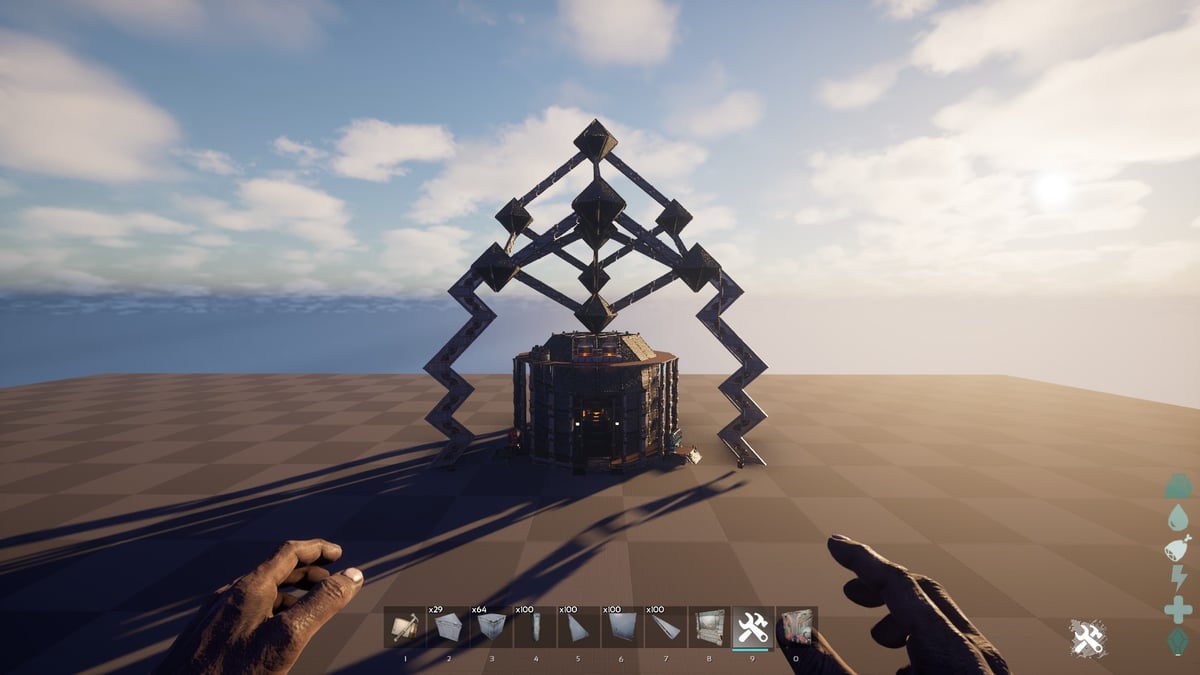The height and width of the screenshot is (675, 1200).
Task: Select the hammer and blueprint item in hotbar slot 1
Action: tap(405, 627)
